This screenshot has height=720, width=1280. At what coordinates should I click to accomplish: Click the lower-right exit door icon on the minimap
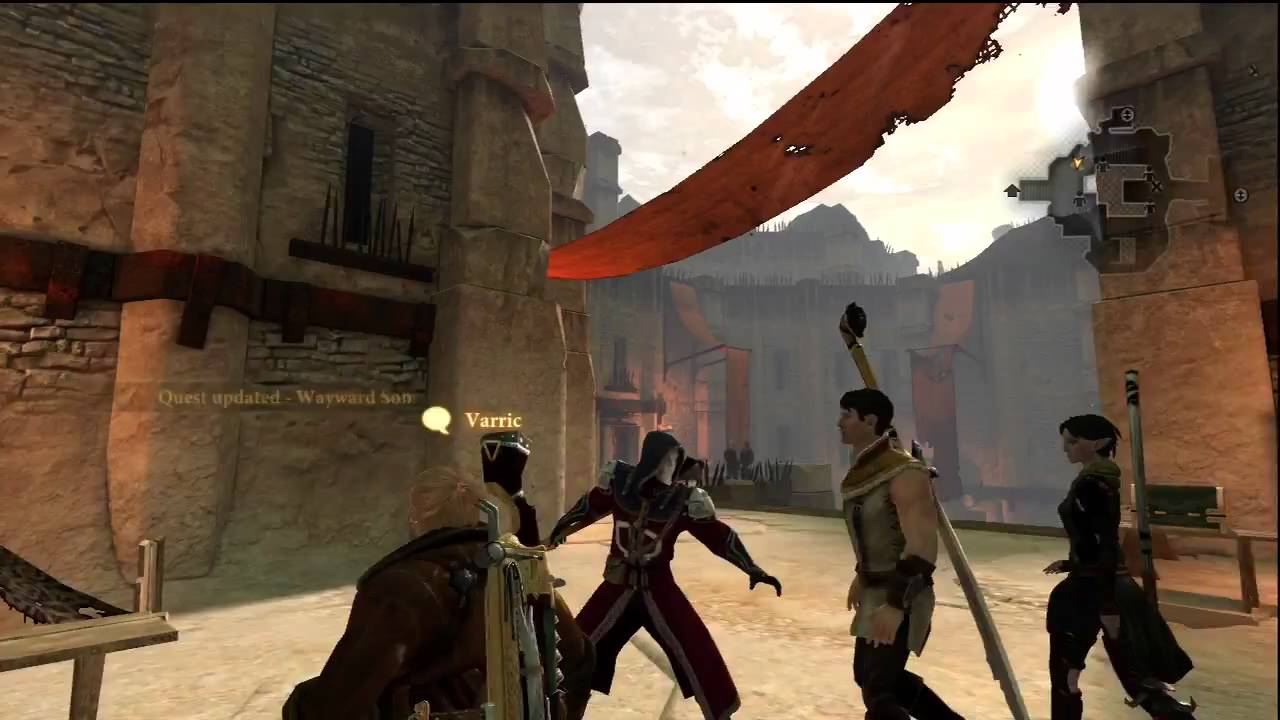coord(1240,195)
